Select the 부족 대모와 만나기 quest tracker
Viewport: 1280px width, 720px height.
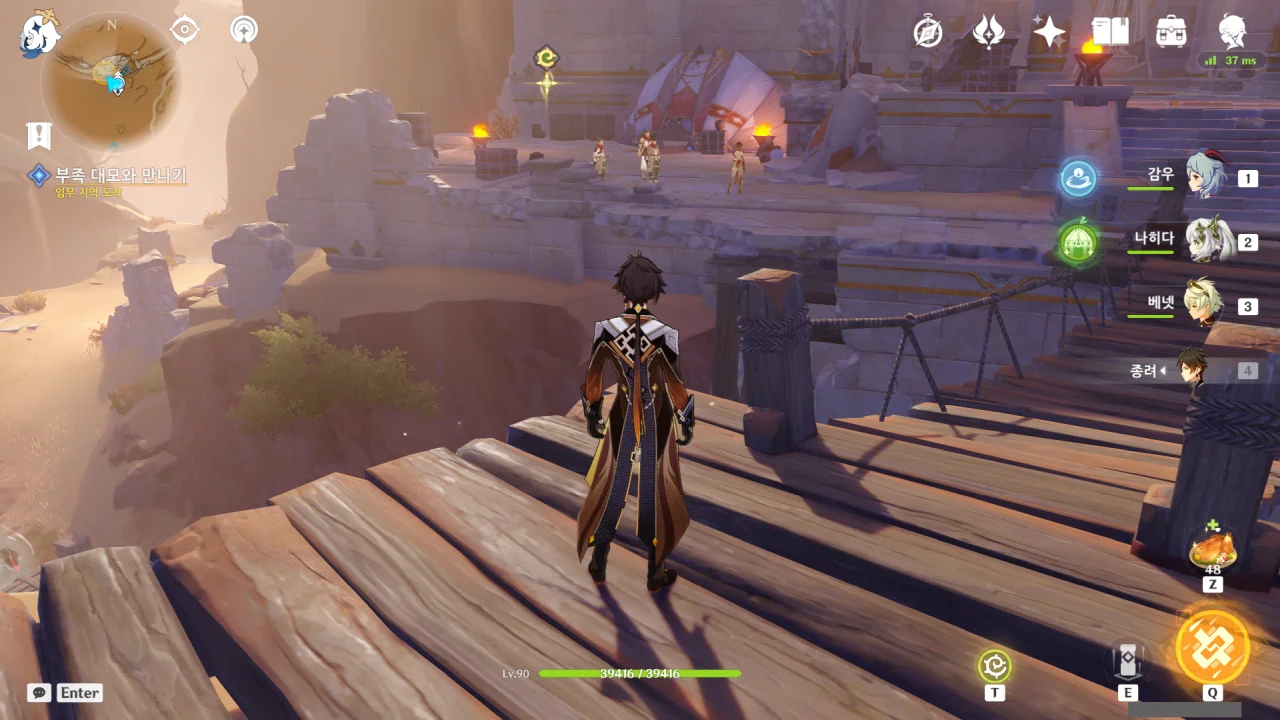click(x=120, y=176)
